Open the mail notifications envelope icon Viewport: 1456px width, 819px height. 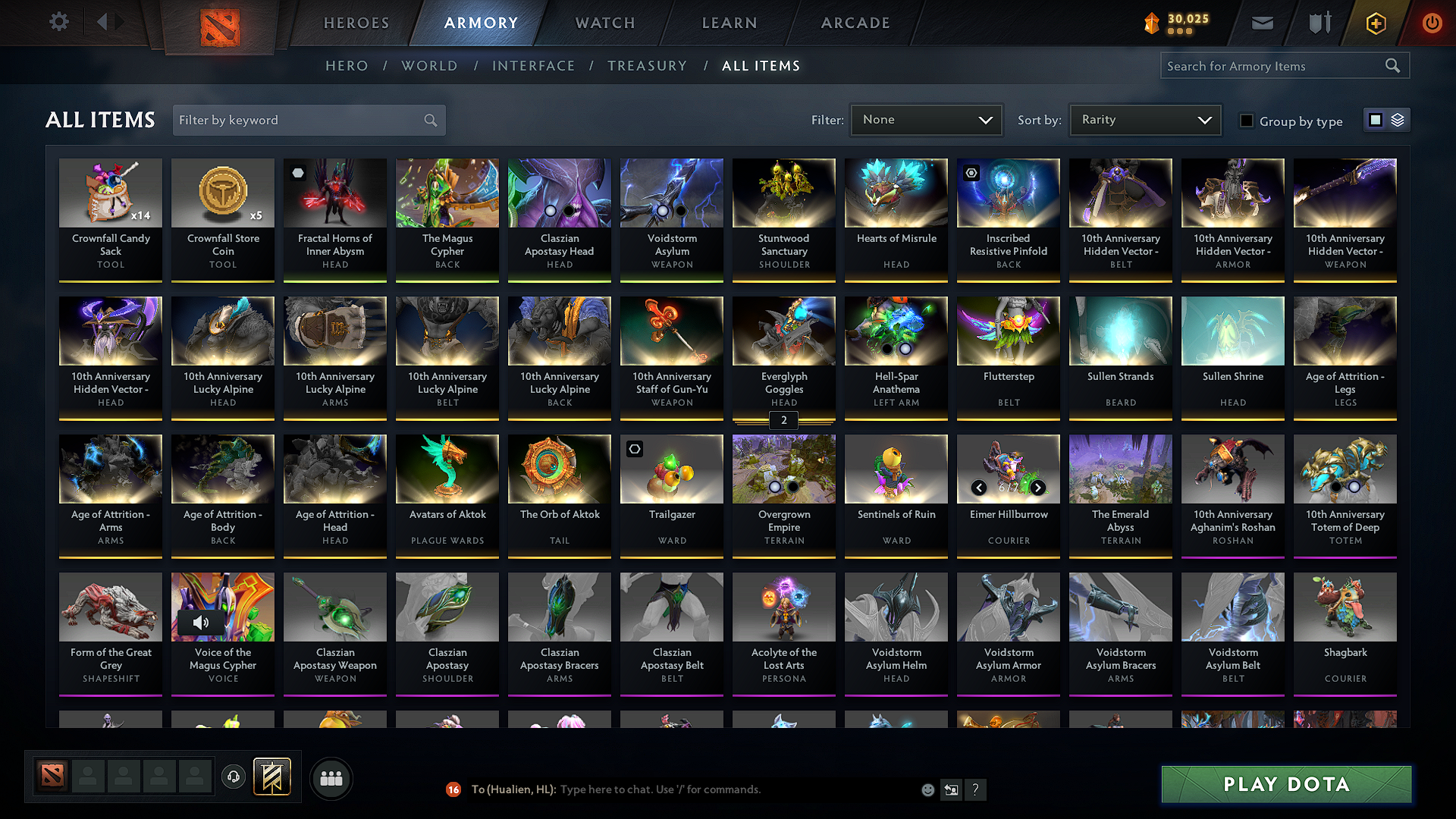1262,23
